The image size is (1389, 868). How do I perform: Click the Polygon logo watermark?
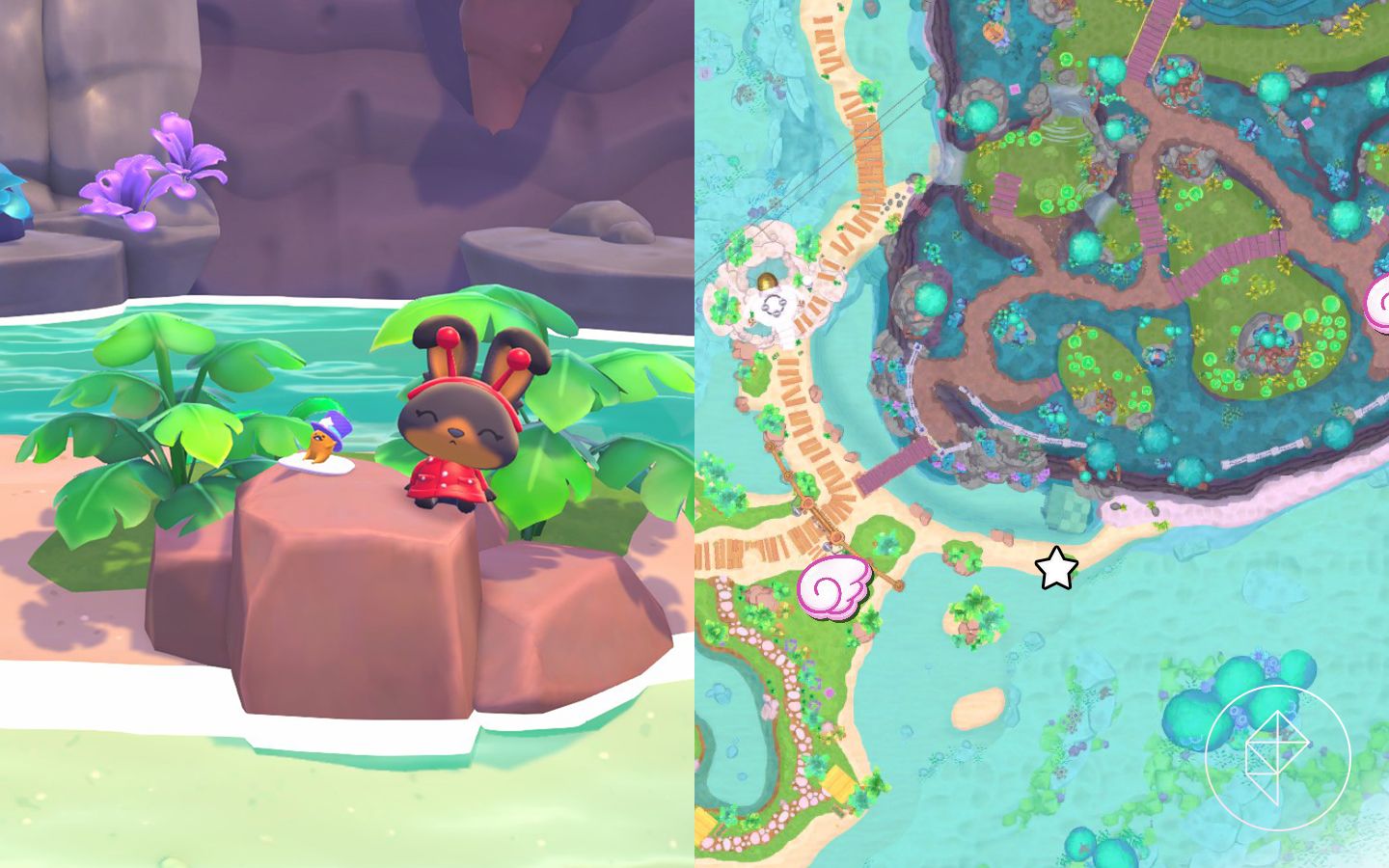click(1277, 757)
